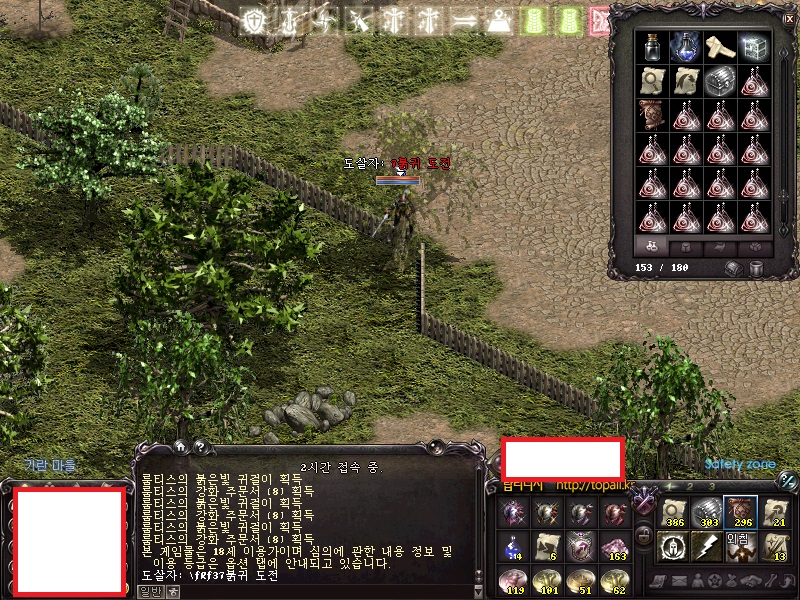Switch to the inventory's first potion tab
Screen dimensions: 800x600
pos(651,246)
